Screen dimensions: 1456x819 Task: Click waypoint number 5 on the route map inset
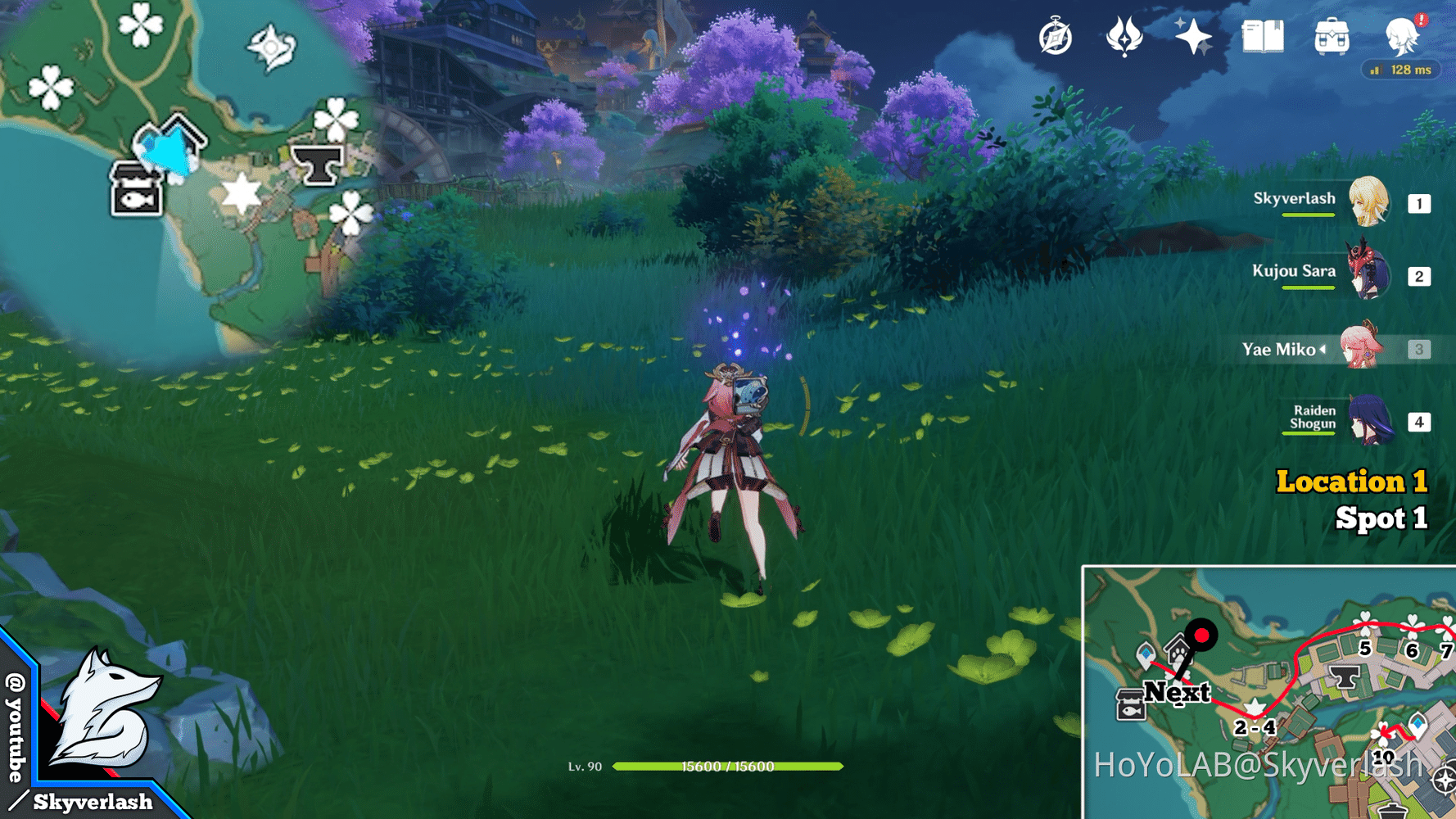pyautogui.click(x=1364, y=649)
